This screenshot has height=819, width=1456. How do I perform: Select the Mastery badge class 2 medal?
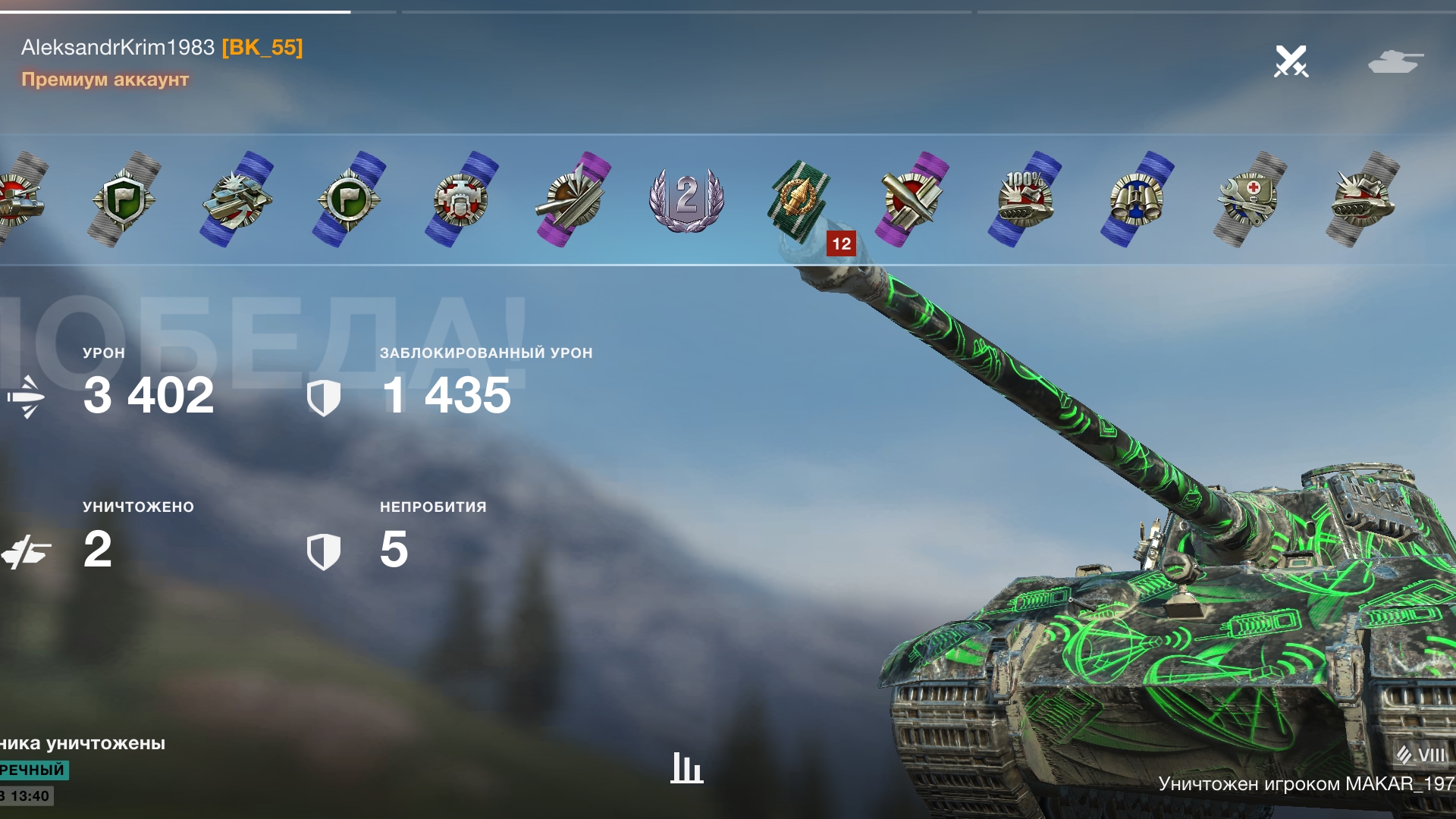coord(687,199)
